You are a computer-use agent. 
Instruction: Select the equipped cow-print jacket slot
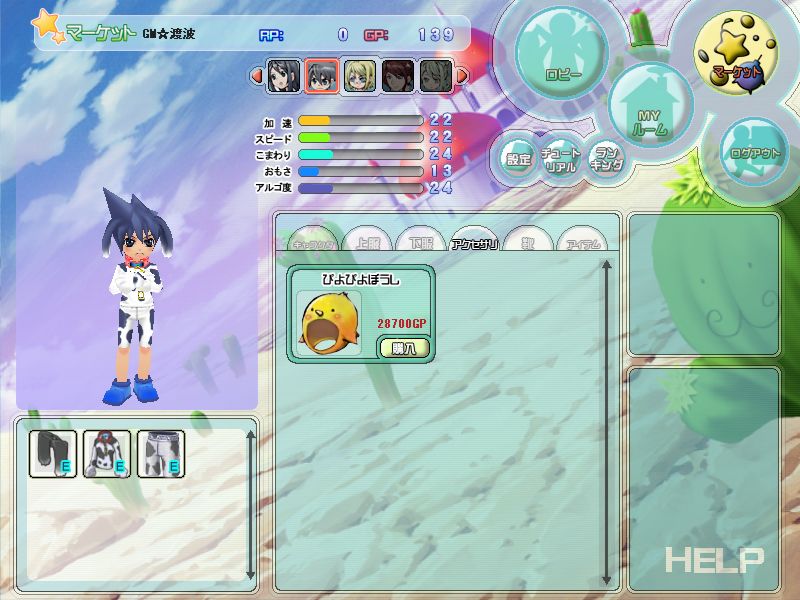pyautogui.click(x=107, y=453)
